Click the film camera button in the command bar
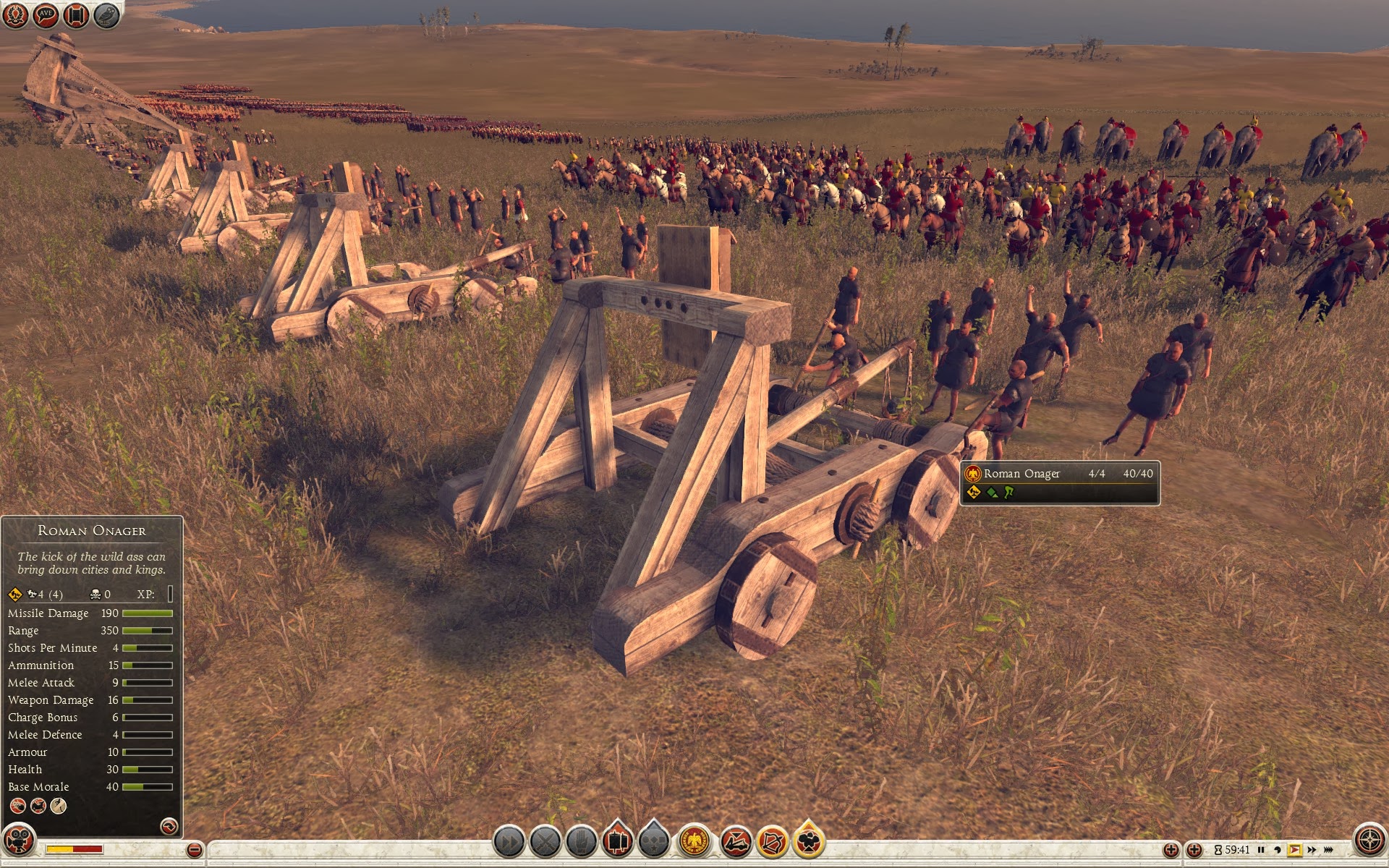 pos(809,841)
